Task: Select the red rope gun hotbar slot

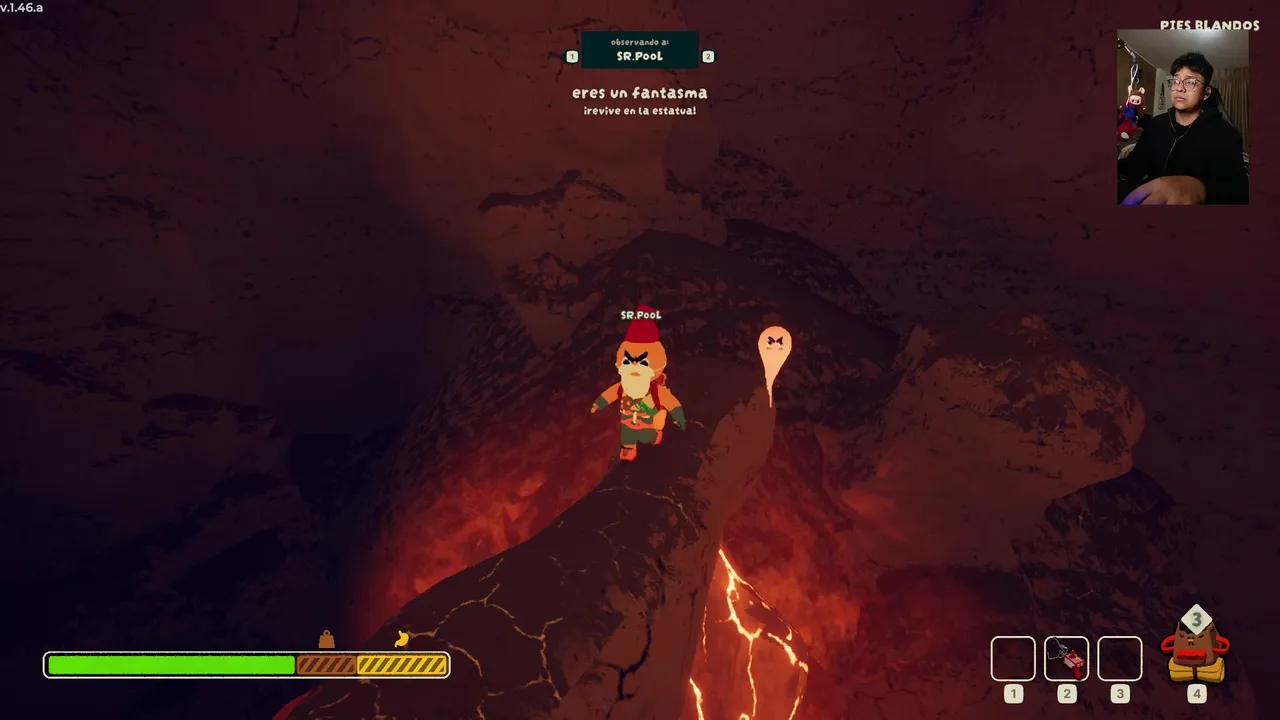Action: coord(1066,659)
